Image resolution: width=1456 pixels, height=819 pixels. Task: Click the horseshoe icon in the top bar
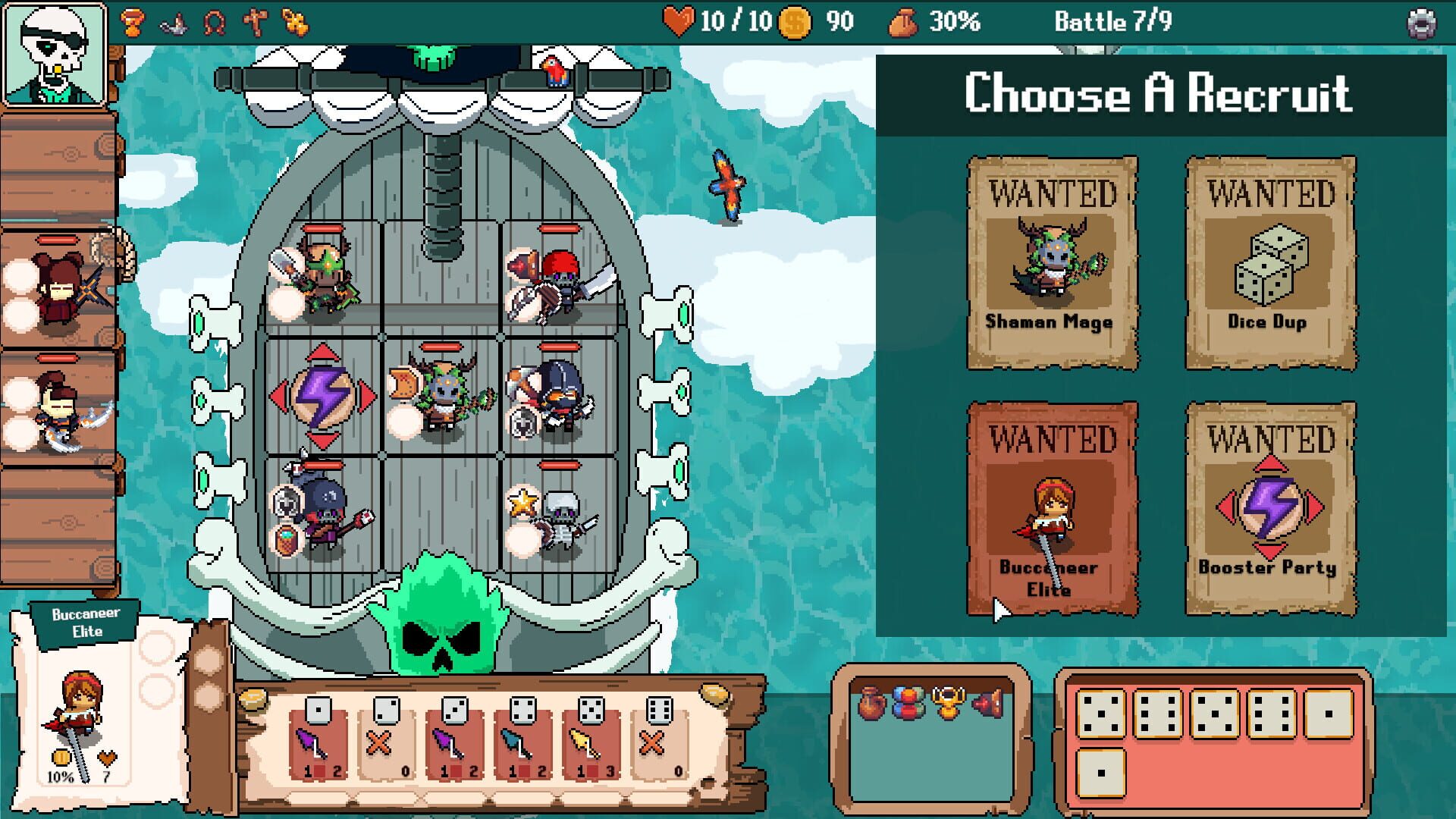[x=216, y=21]
